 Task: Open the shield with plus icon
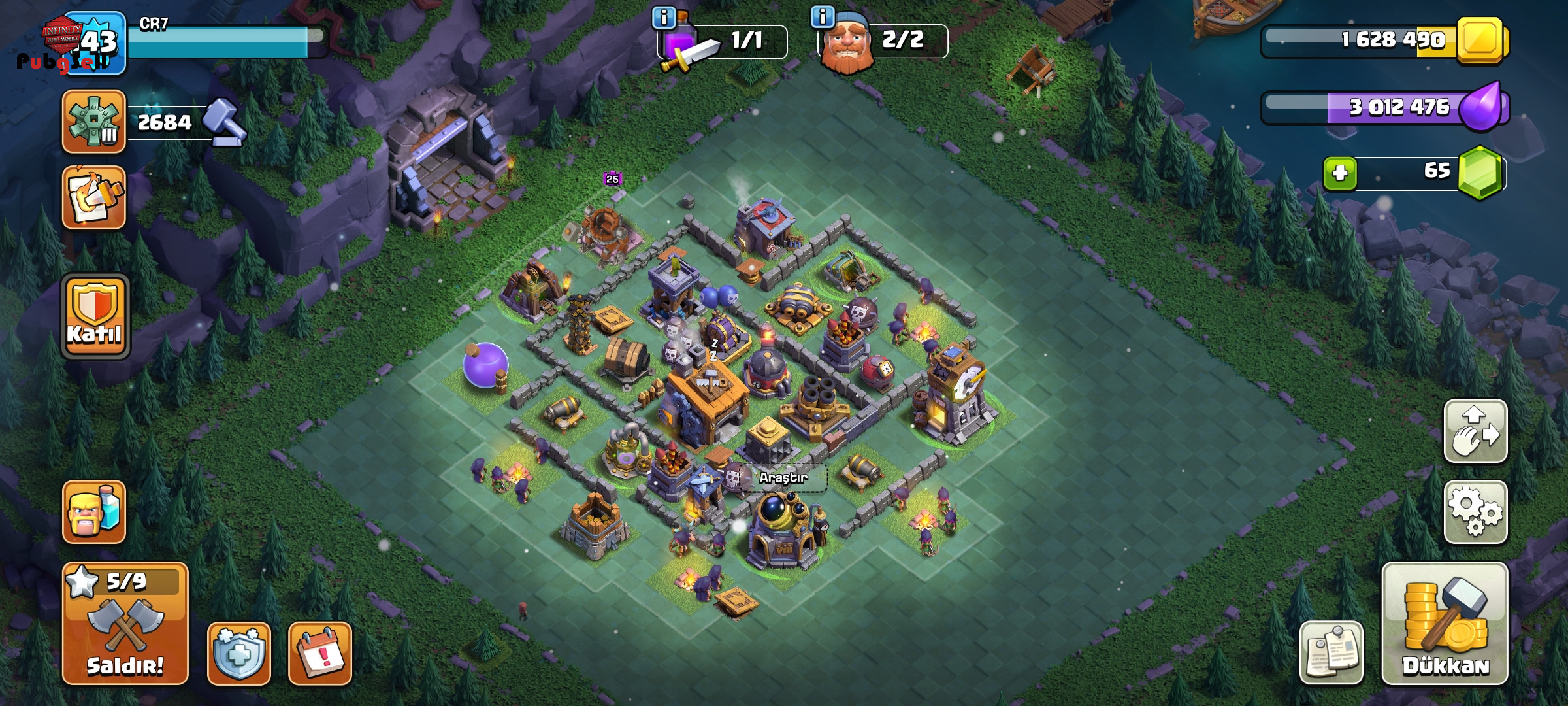239,653
